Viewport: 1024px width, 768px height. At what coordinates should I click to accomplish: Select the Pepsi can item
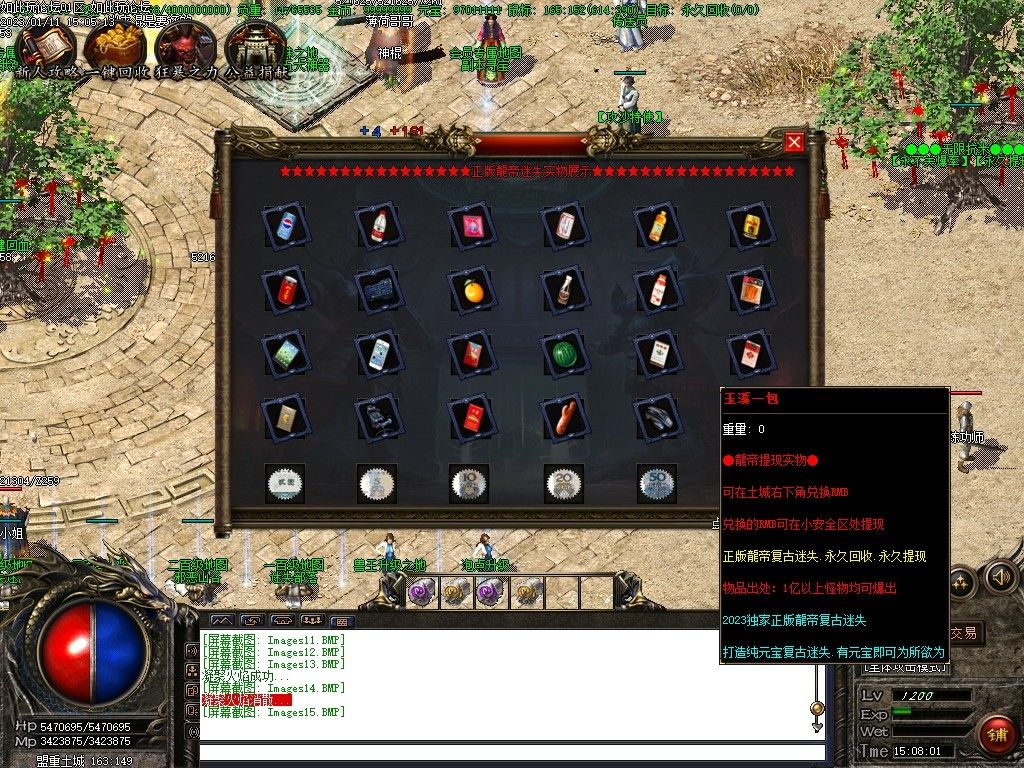286,226
